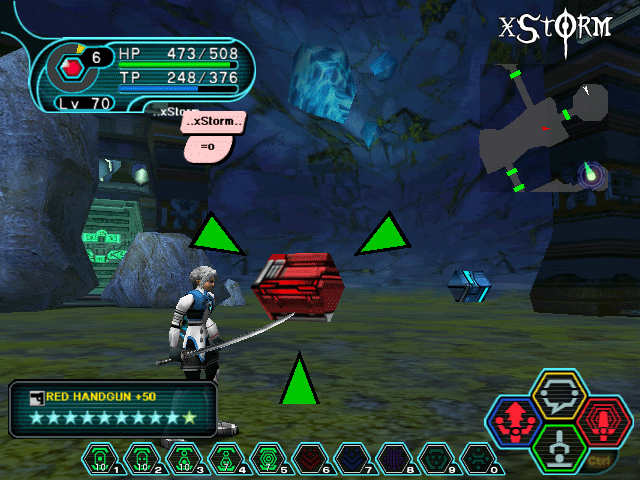
Task: Use hotbar slot 2 item
Action: click(144, 459)
